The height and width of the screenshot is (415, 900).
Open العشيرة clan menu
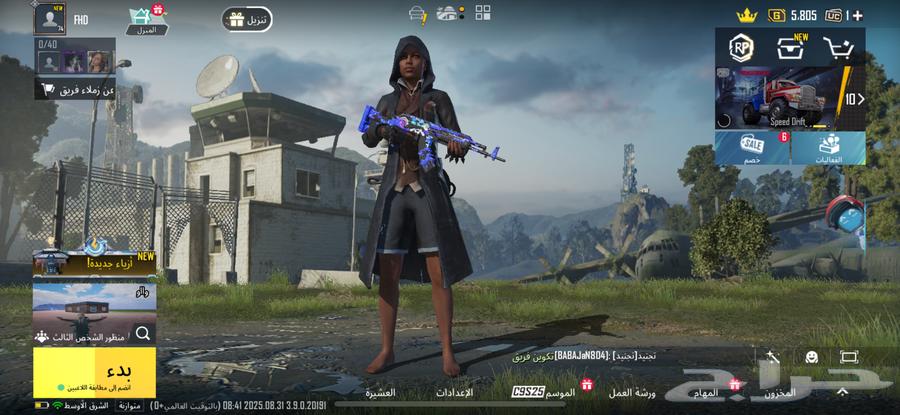tap(380, 393)
